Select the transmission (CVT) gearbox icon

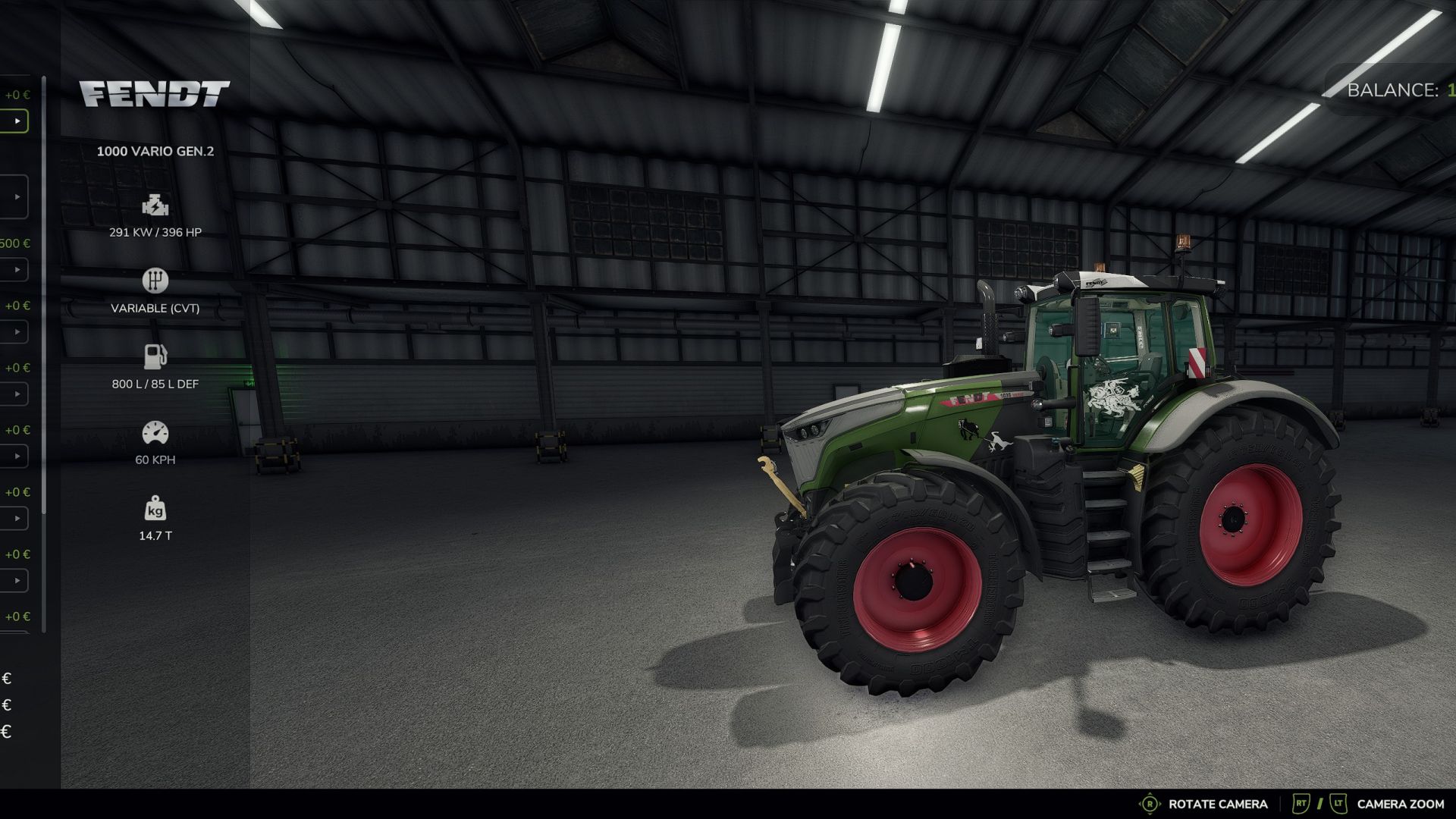coord(155,280)
